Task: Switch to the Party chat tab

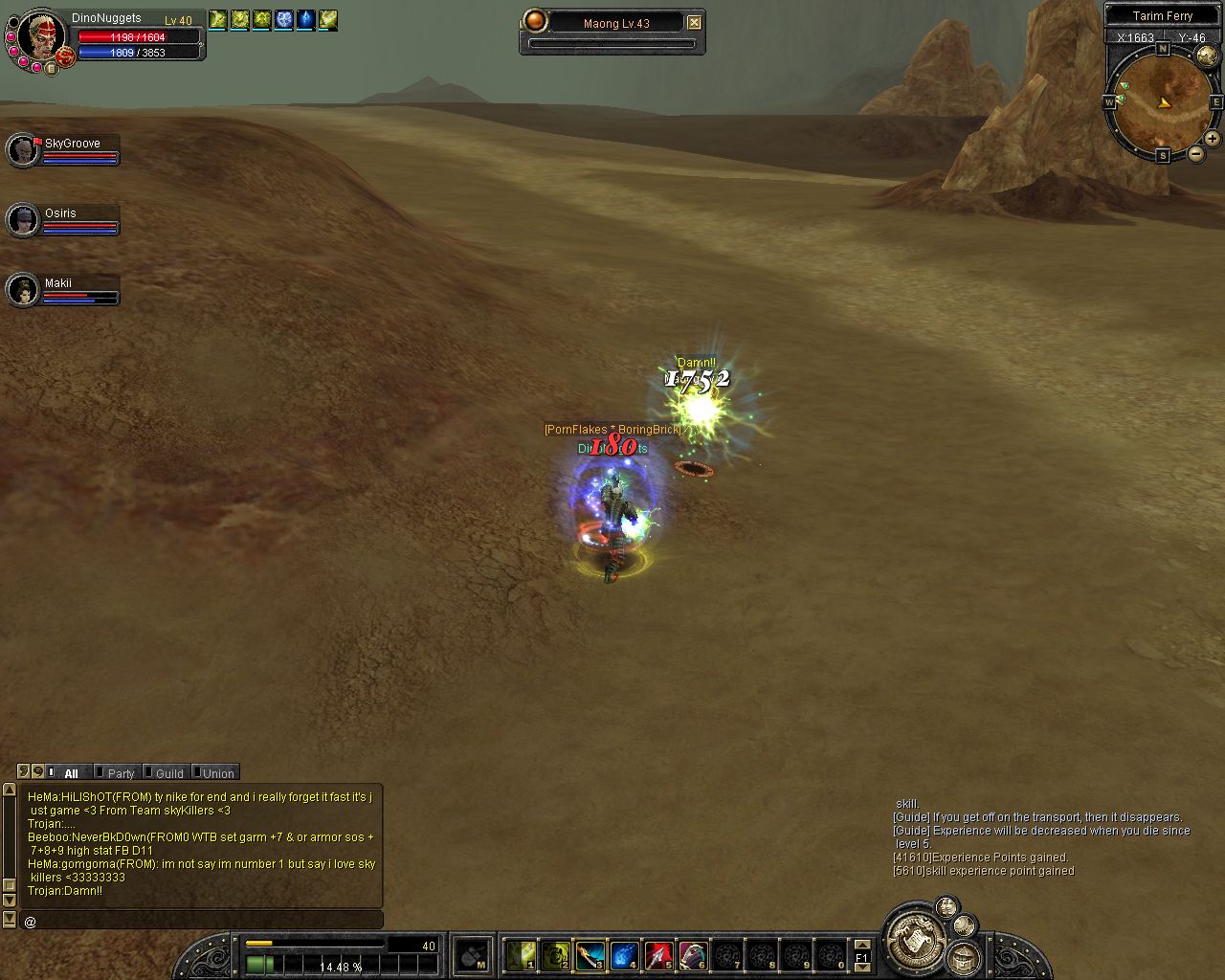Action: [121, 773]
